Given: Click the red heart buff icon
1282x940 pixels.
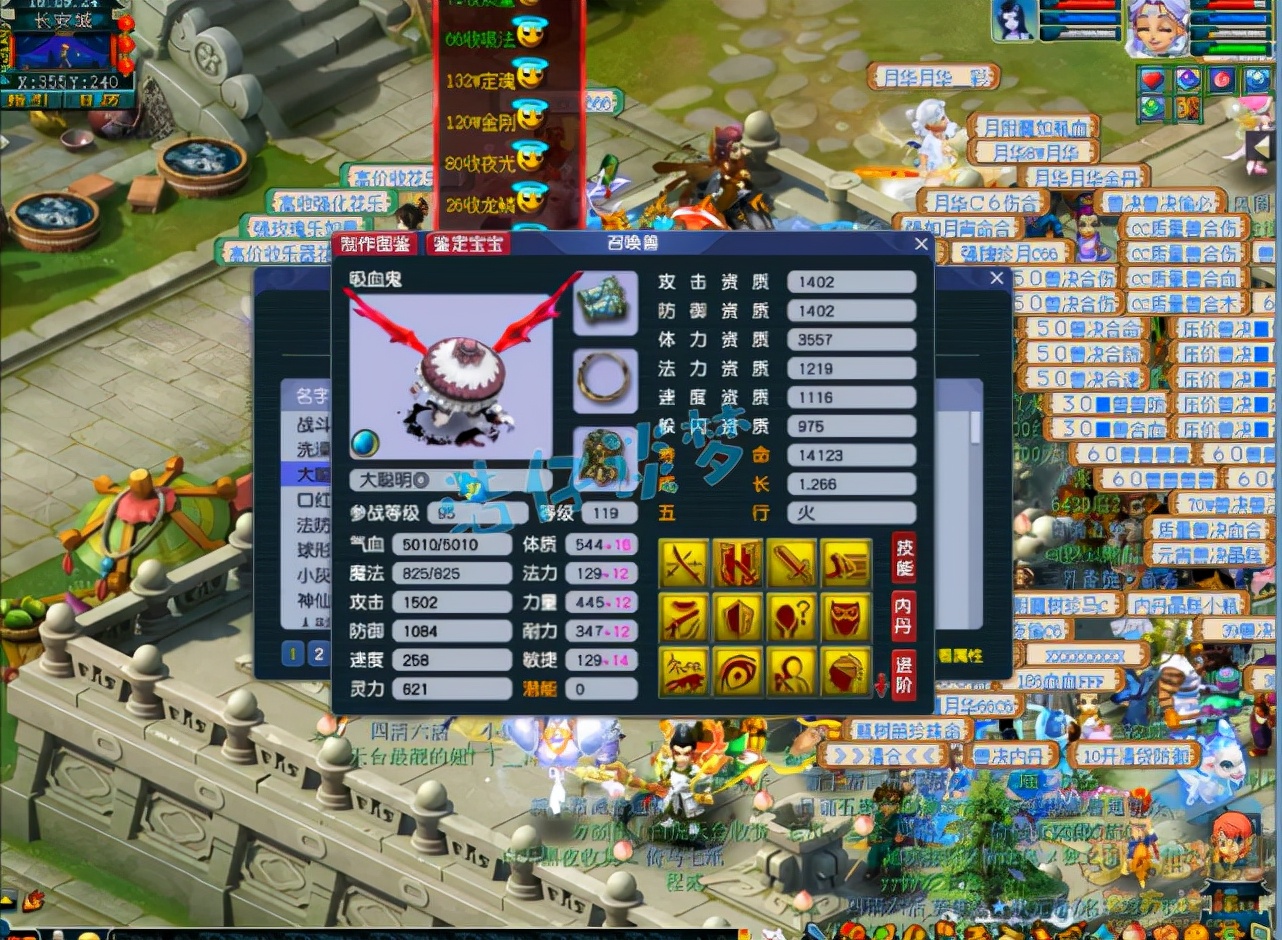Looking at the screenshot, I should click(1154, 79).
